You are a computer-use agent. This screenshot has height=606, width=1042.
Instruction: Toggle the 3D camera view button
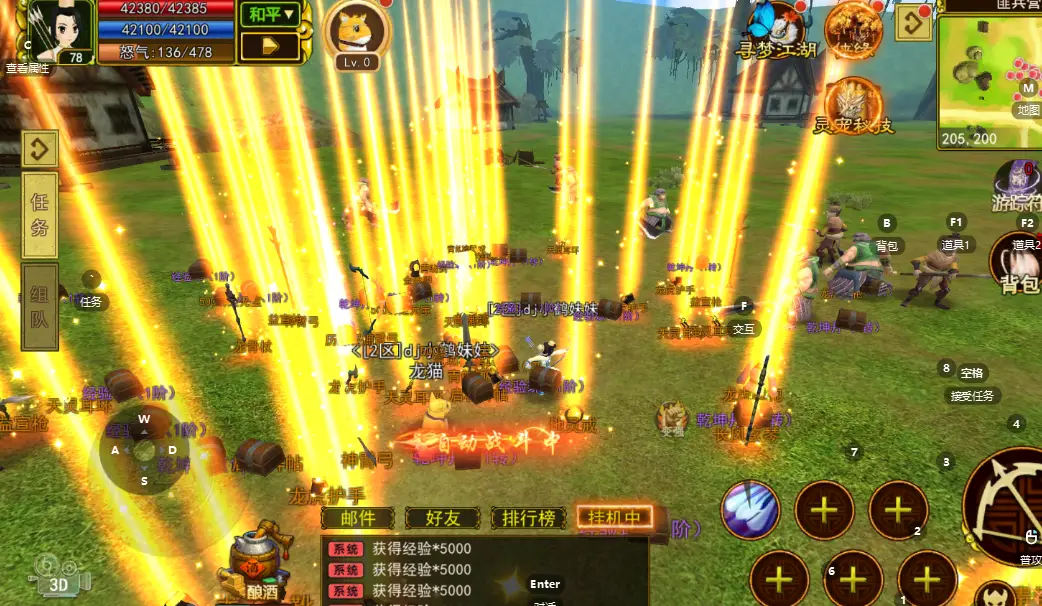tap(58, 575)
